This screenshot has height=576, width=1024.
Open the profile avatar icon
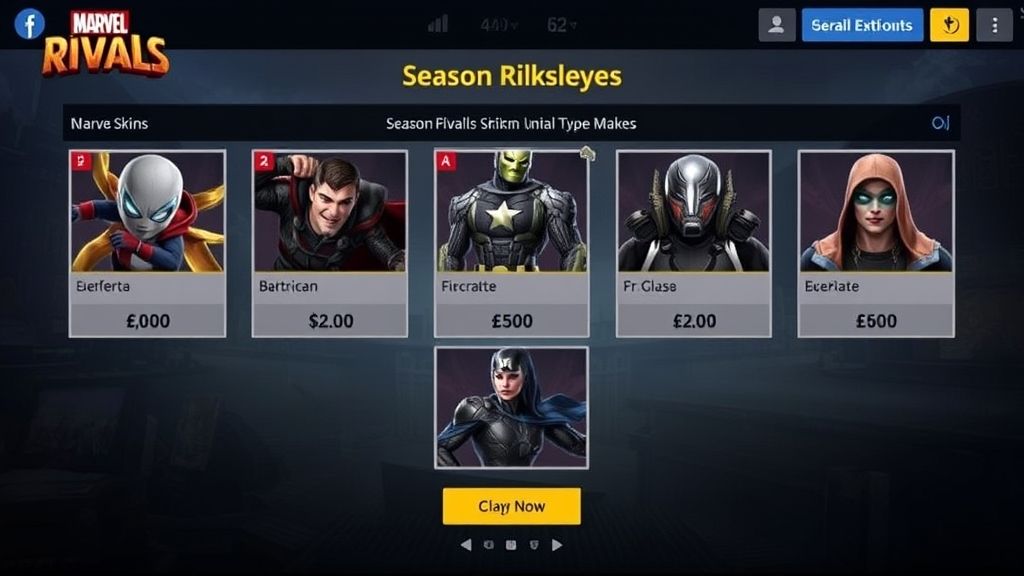coord(777,25)
